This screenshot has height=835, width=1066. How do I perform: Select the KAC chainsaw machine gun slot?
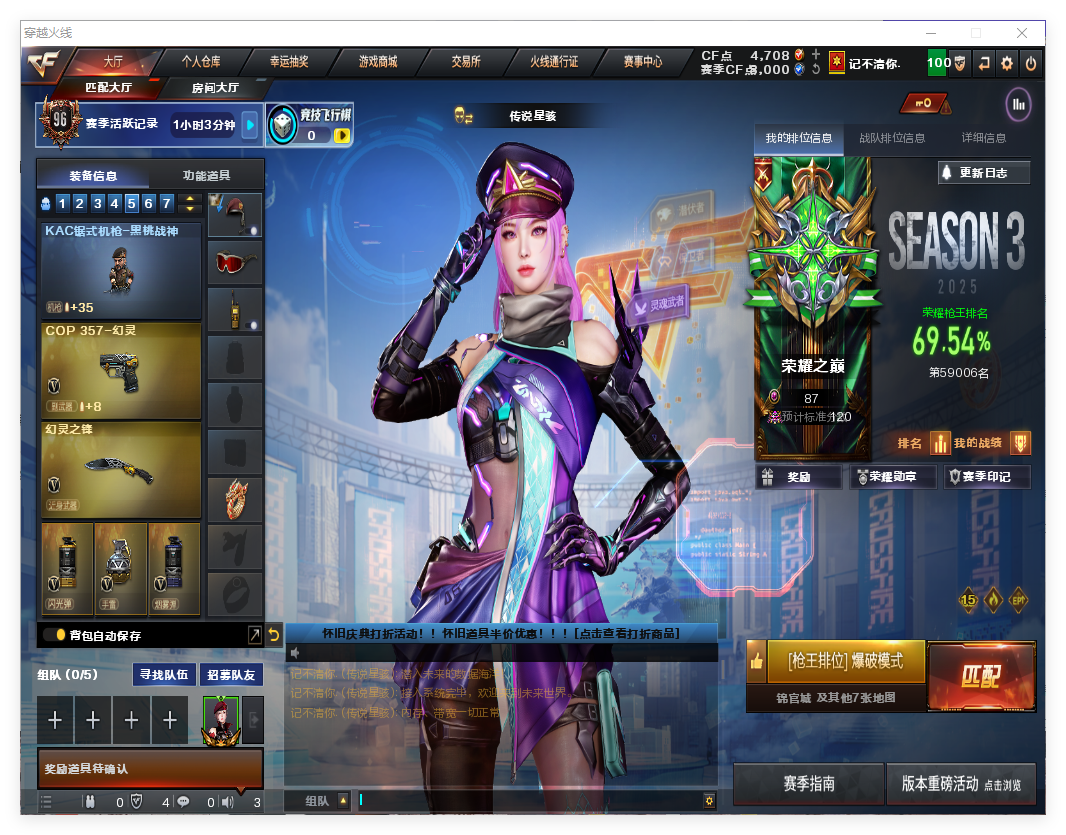[121, 269]
